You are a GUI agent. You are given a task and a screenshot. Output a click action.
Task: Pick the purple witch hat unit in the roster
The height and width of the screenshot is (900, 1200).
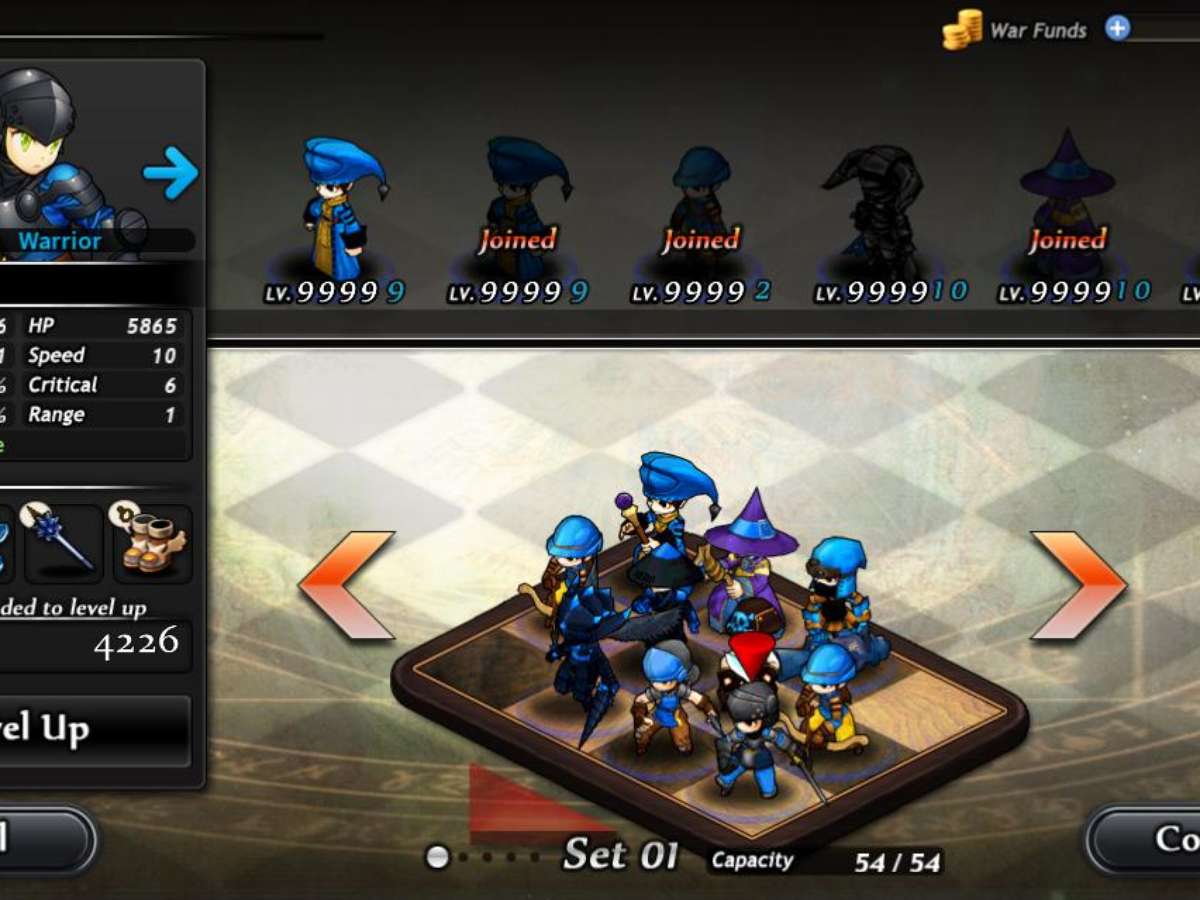(x=1066, y=210)
